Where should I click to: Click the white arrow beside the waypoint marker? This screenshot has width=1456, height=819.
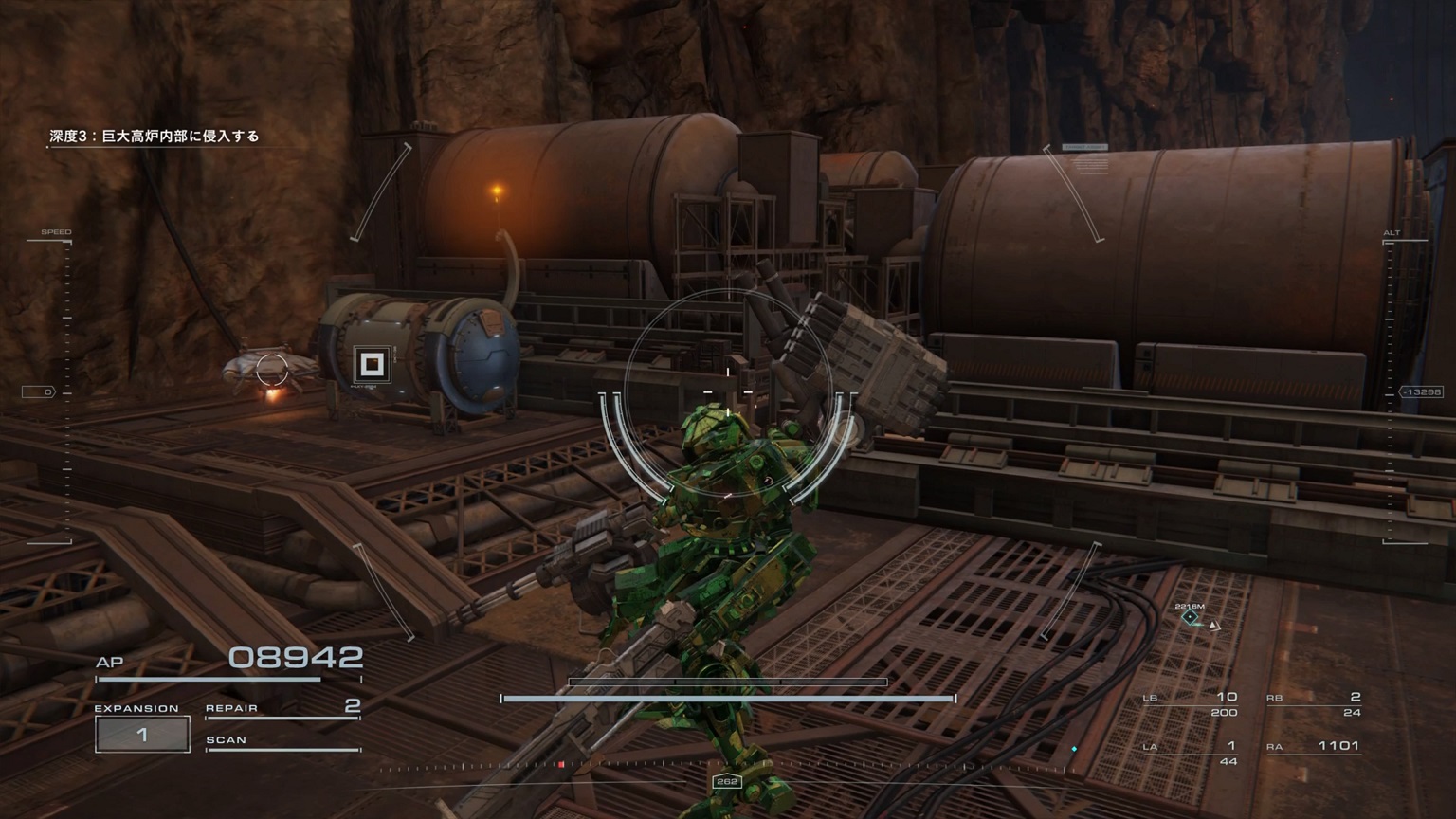(x=1214, y=625)
